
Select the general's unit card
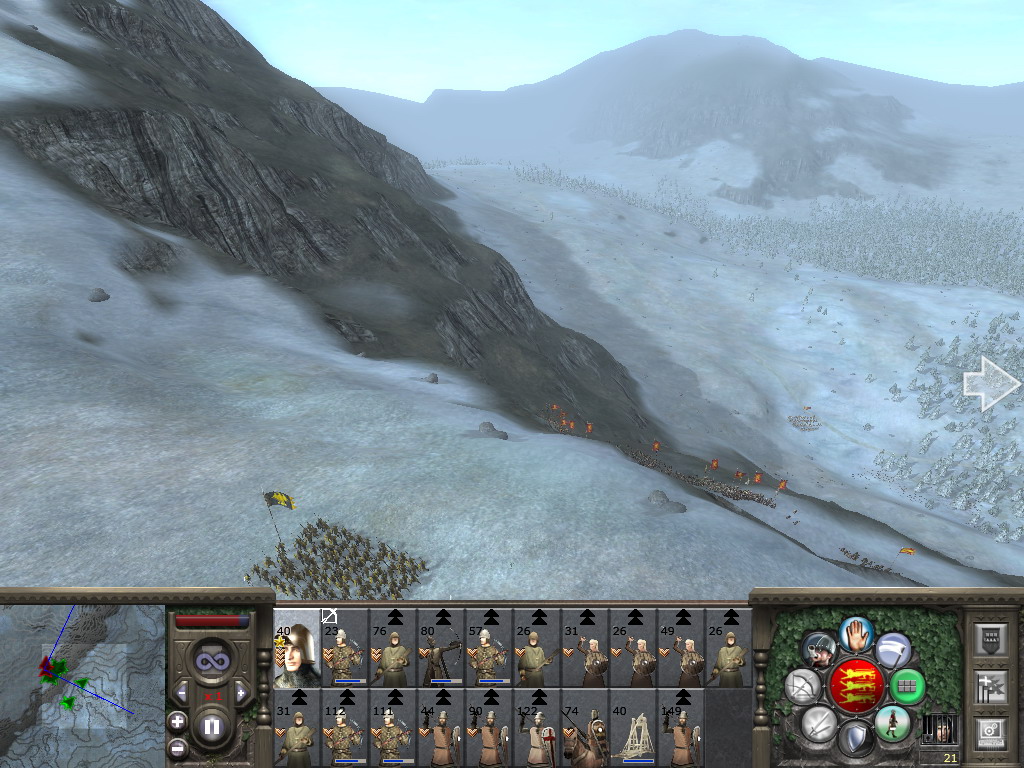(296, 647)
